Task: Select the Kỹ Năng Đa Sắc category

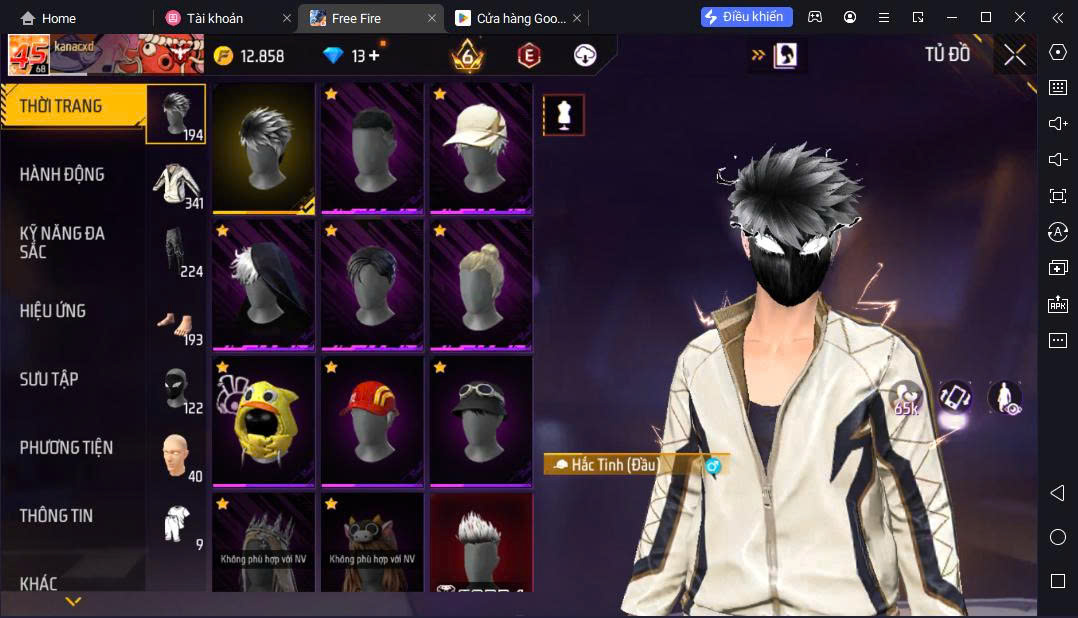Action: [x=62, y=242]
